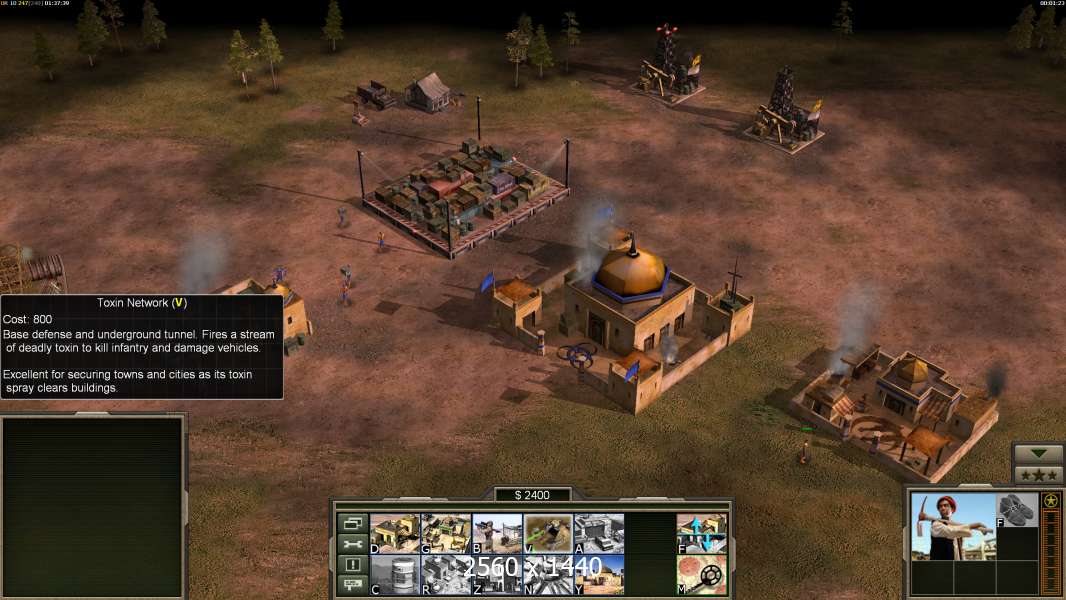Open the three-star general's powers button
Screen dimensions: 1066x600
(x=1038, y=475)
